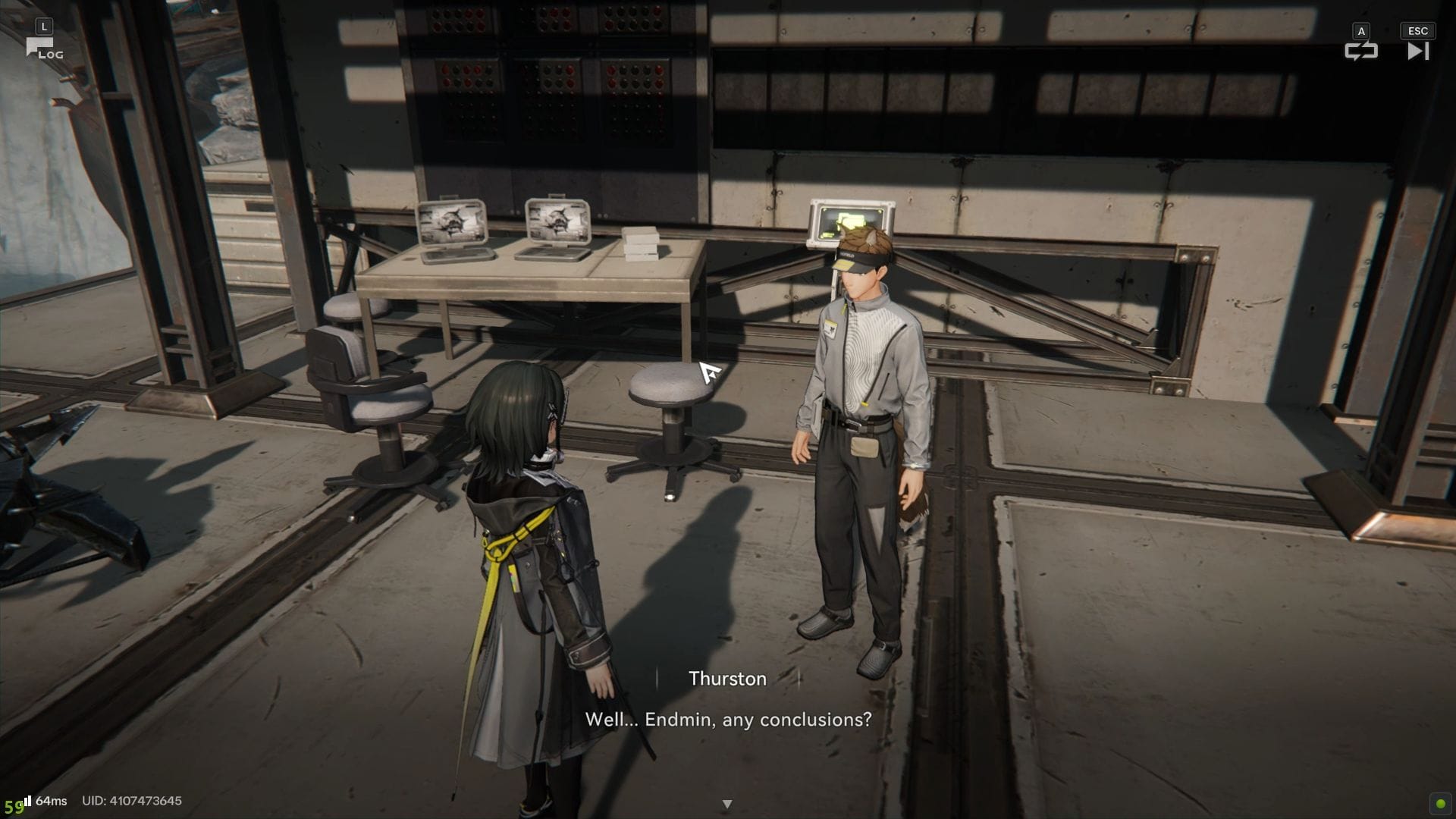This screenshot has height=819, width=1456.
Task: Open the dialogue Log
Action: click(44, 49)
